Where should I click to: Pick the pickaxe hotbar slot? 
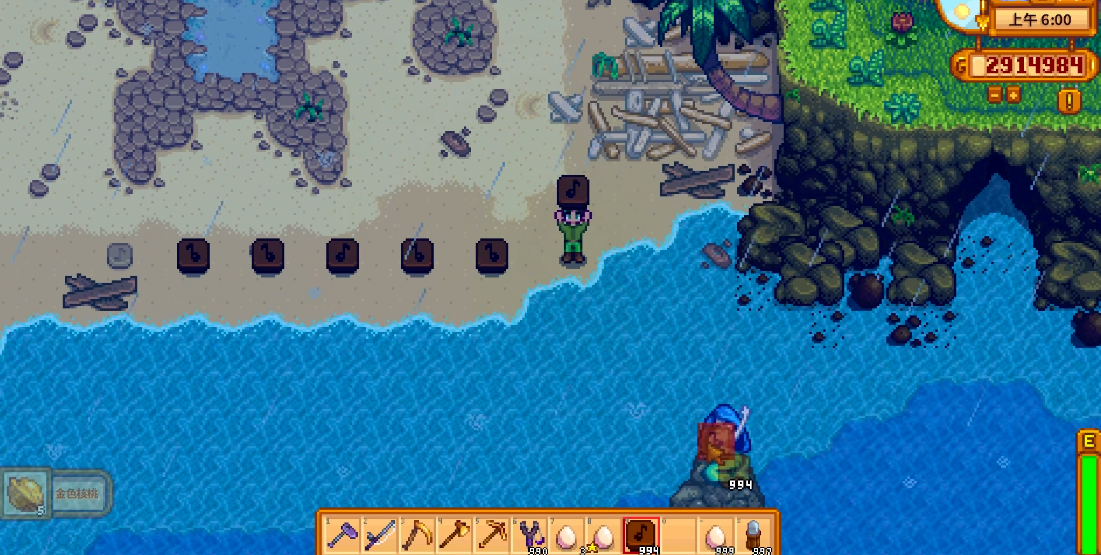pos(490,533)
